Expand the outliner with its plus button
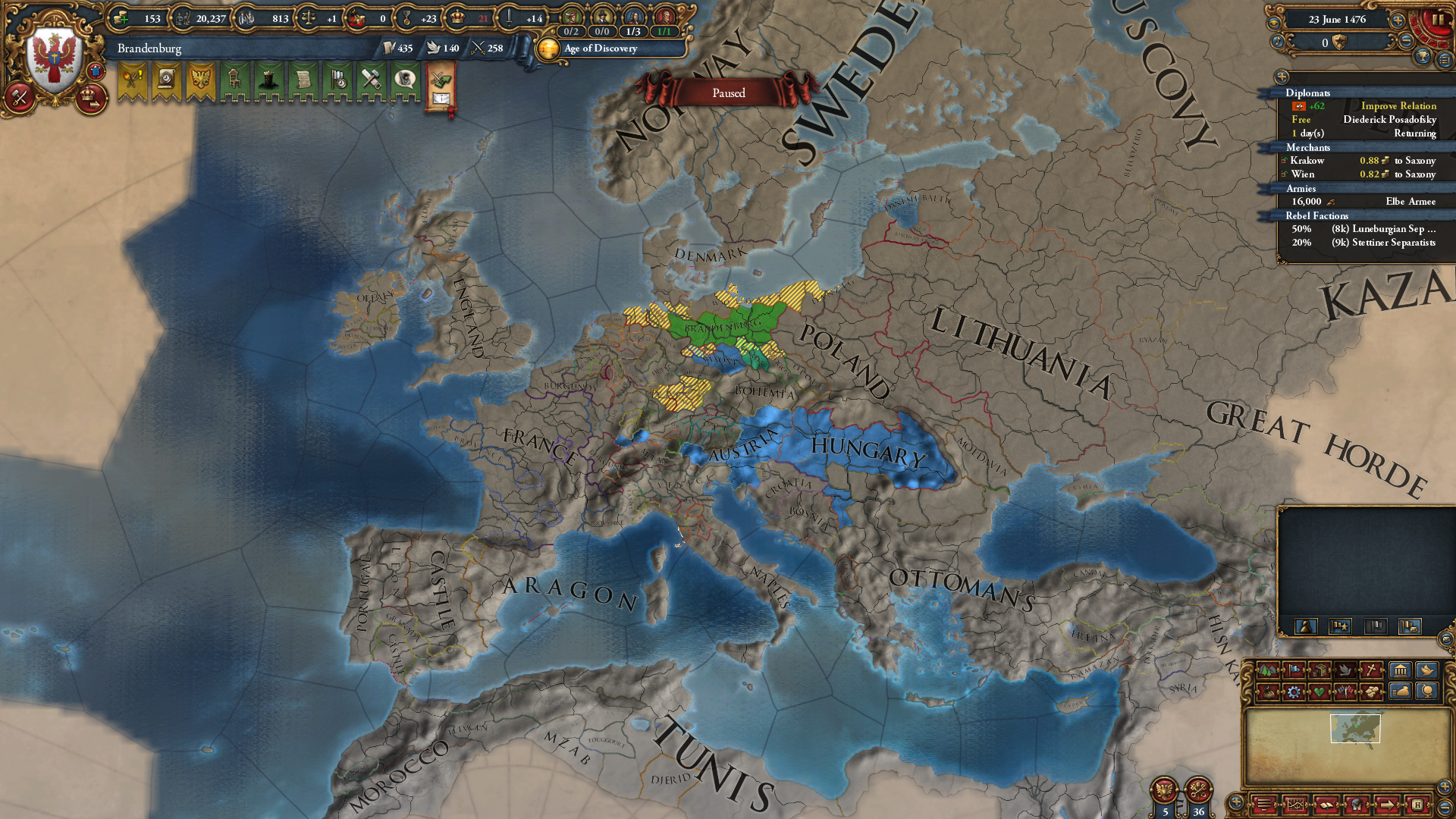The width and height of the screenshot is (1456, 819). coord(1281,76)
